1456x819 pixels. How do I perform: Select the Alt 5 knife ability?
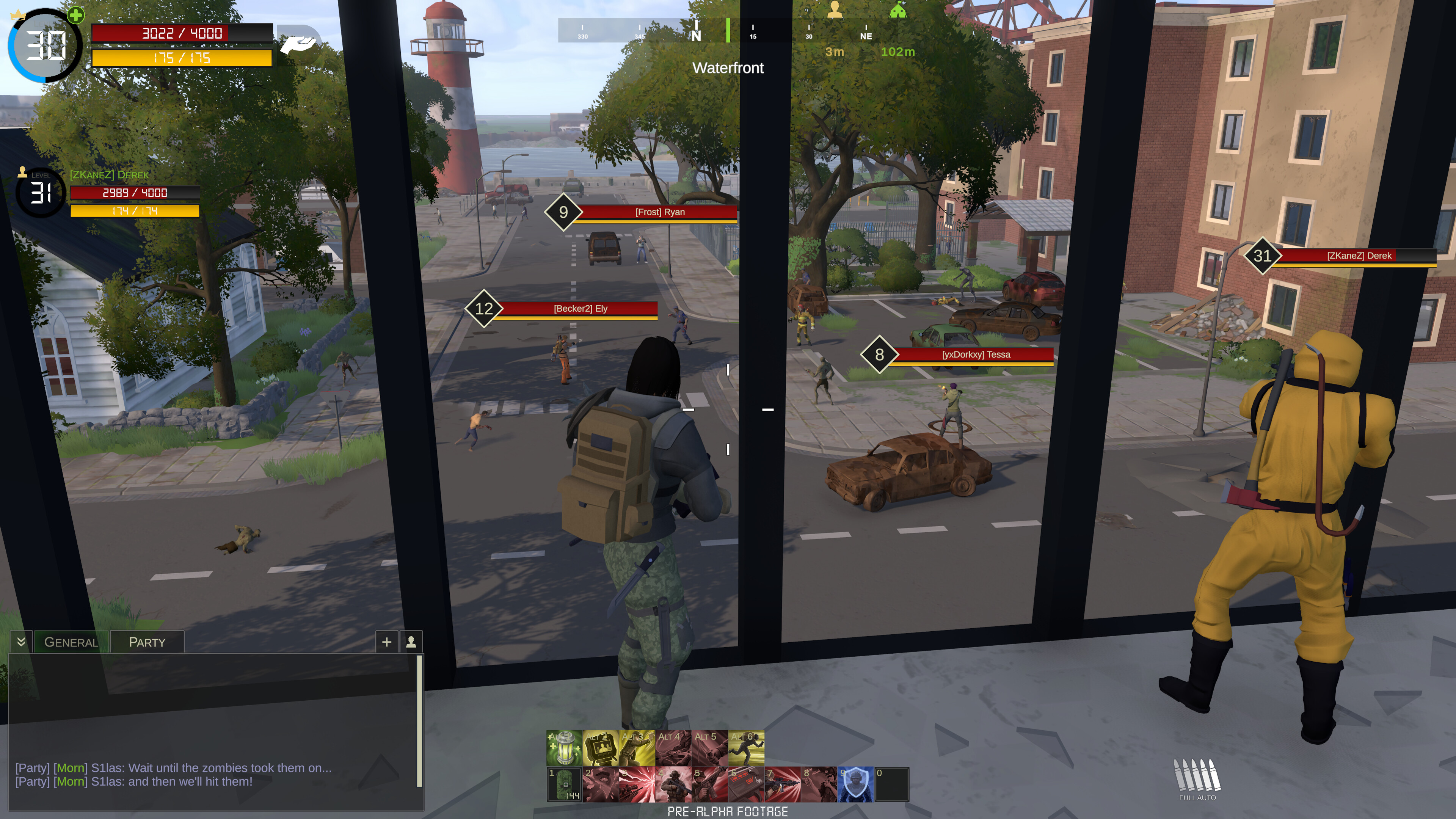pos(709,747)
